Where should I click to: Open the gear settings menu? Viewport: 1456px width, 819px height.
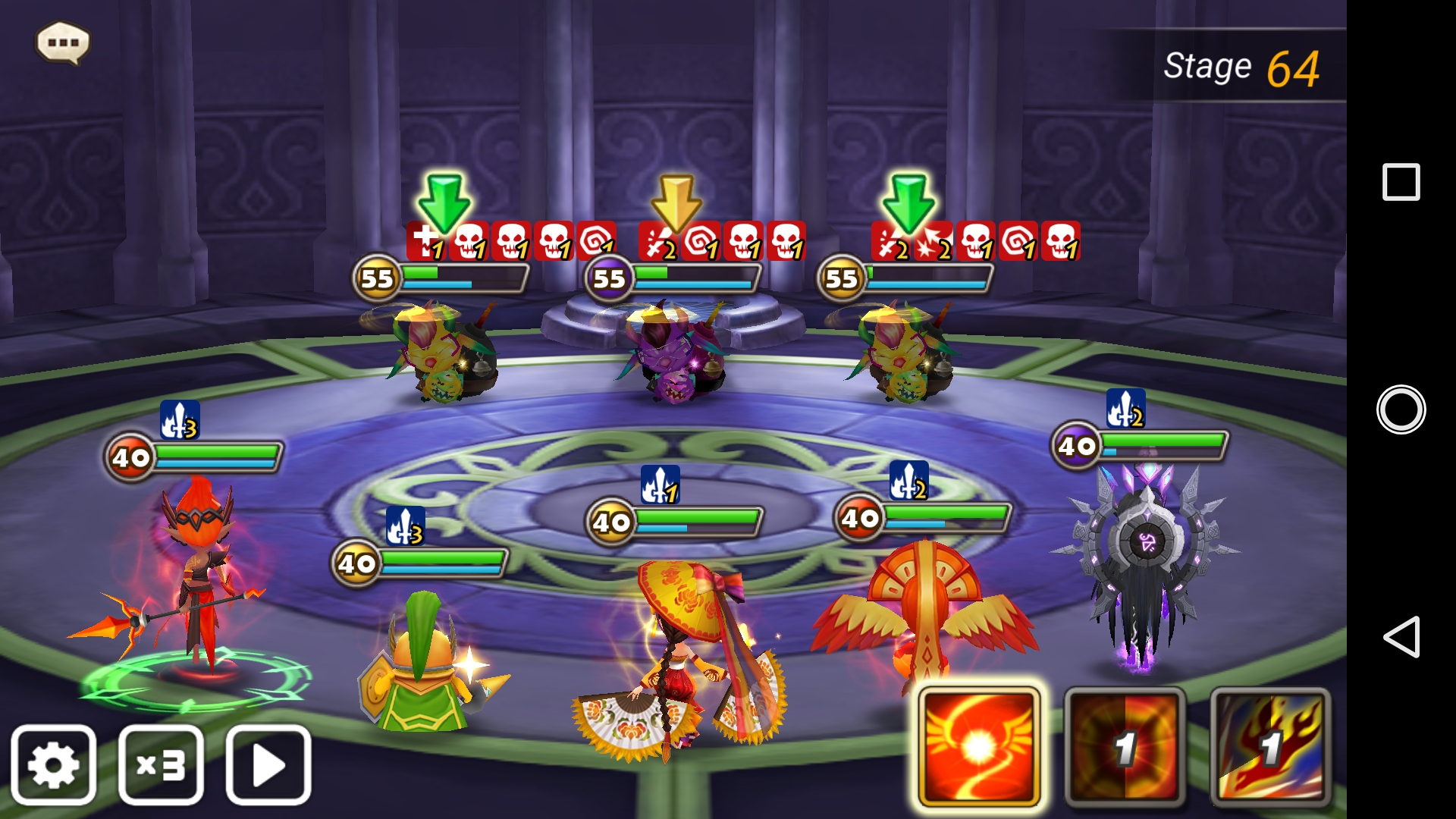pyautogui.click(x=54, y=765)
